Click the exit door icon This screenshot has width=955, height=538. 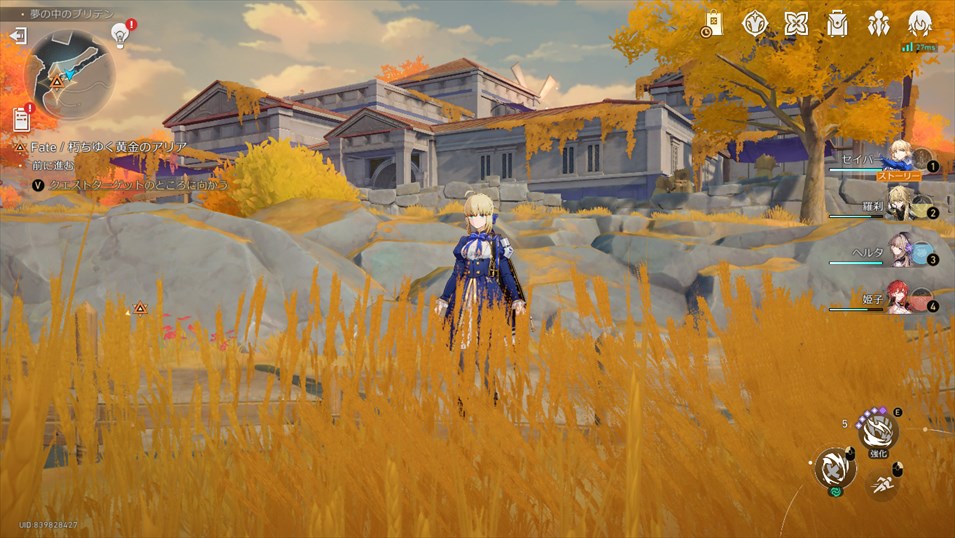tap(18, 36)
